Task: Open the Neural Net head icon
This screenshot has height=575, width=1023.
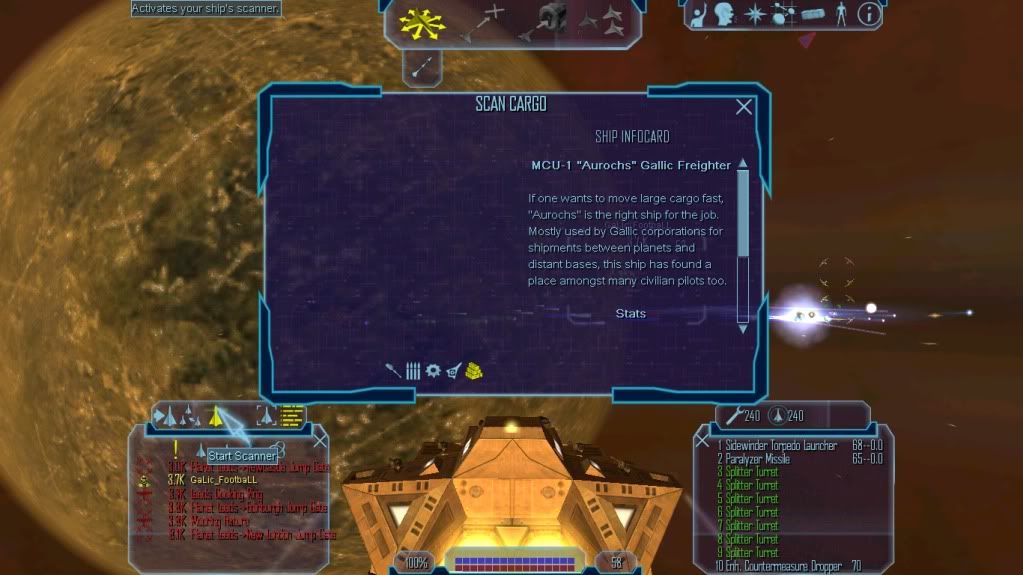Action: (x=722, y=14)
